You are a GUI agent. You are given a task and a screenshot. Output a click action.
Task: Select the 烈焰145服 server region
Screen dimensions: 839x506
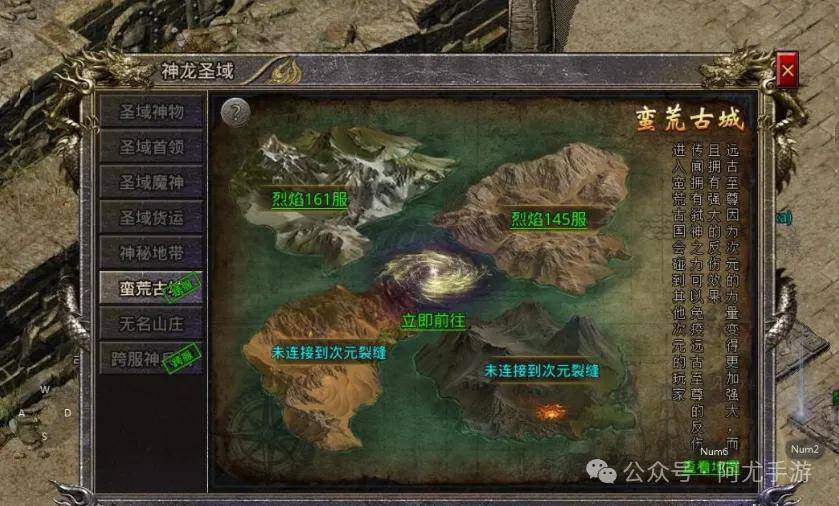coord(549,219)
